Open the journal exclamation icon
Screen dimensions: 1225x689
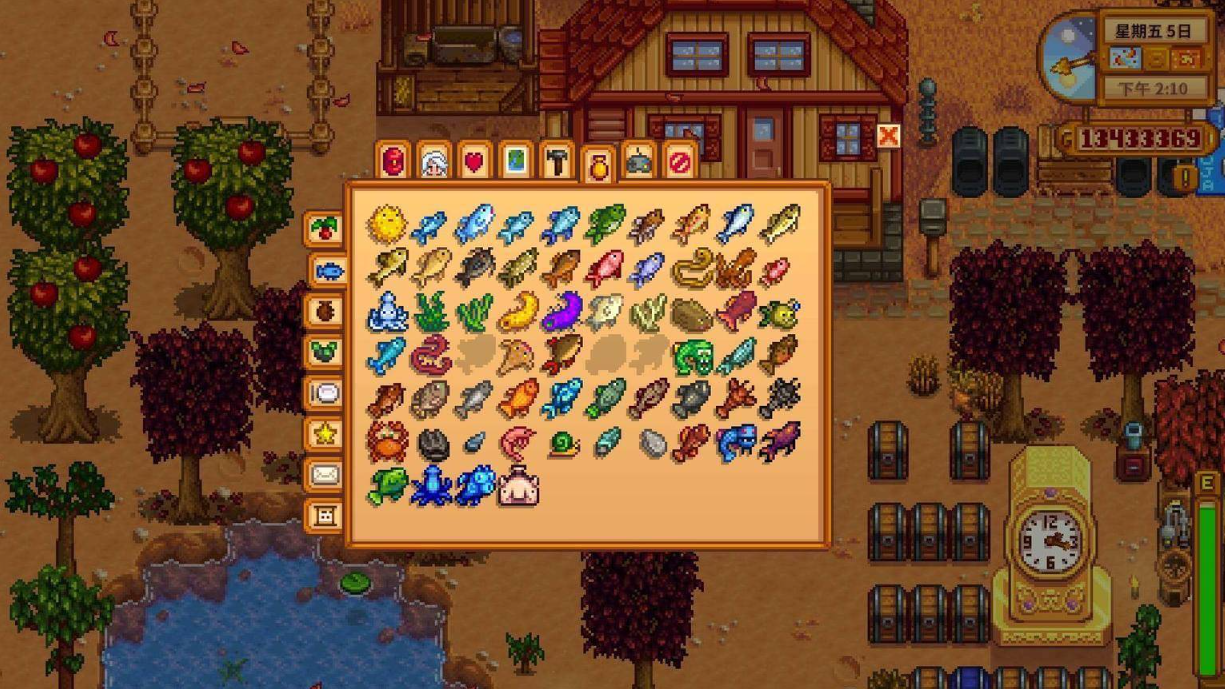click(1186, 179)
